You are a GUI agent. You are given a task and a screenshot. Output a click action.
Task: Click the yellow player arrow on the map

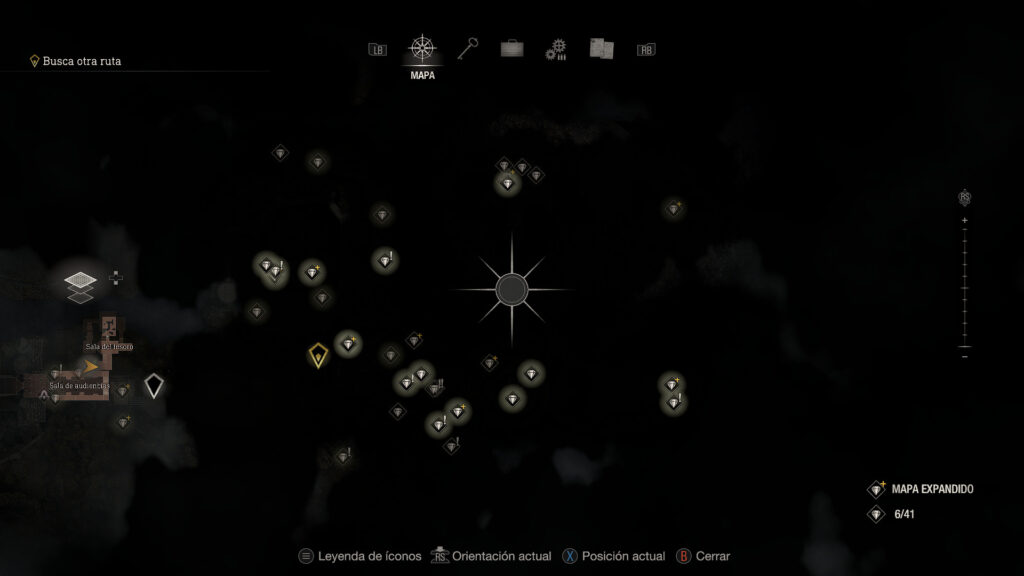(91, 367)
